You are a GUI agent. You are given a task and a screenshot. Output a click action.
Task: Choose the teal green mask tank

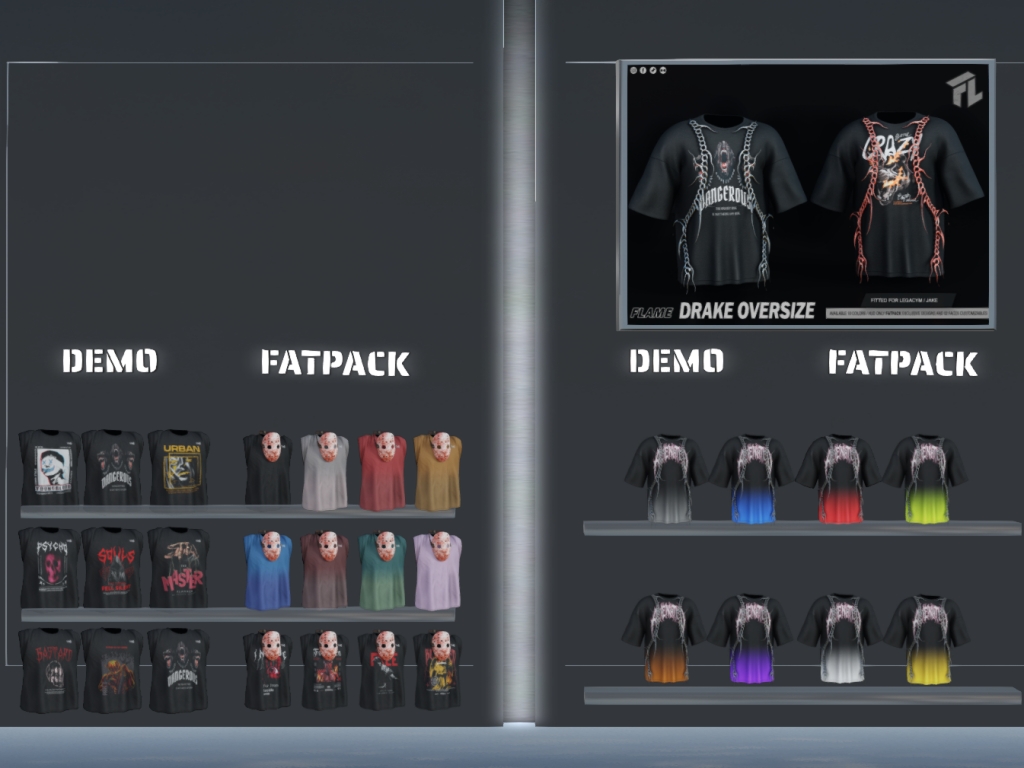click(383, 571)
